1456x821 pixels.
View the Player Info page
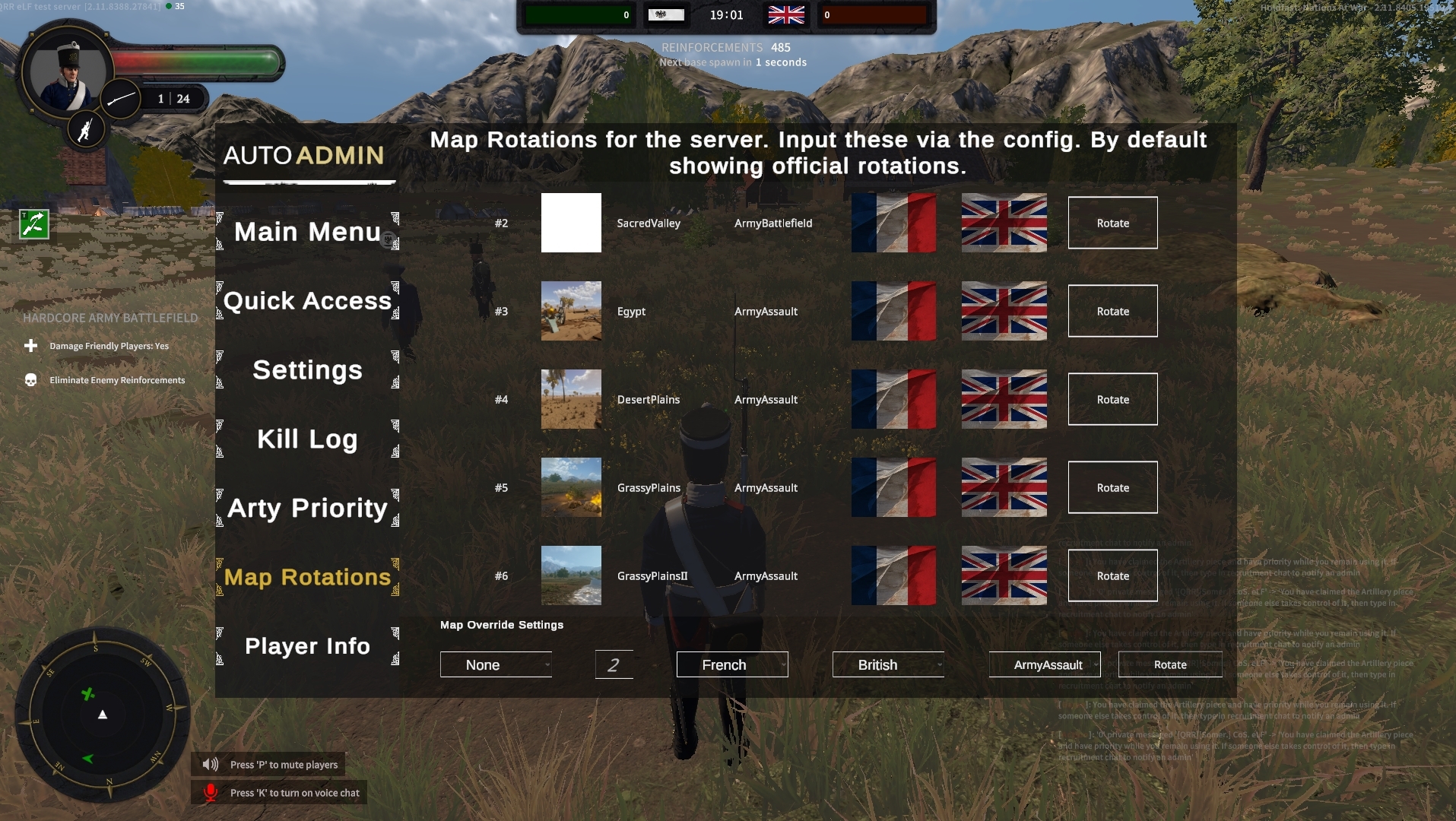[307, 646]
